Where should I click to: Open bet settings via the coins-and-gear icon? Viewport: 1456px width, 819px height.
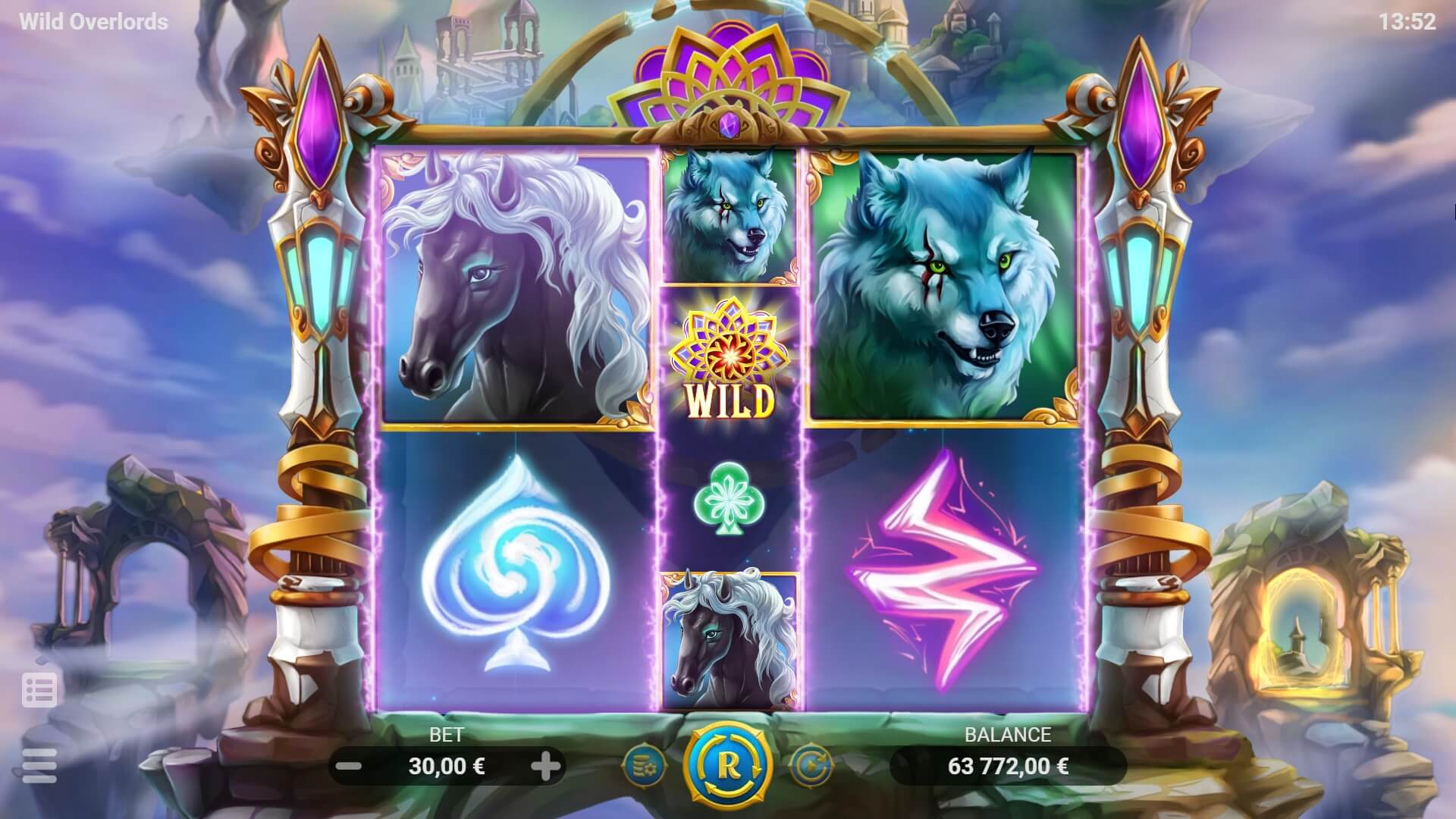point(644,766)
